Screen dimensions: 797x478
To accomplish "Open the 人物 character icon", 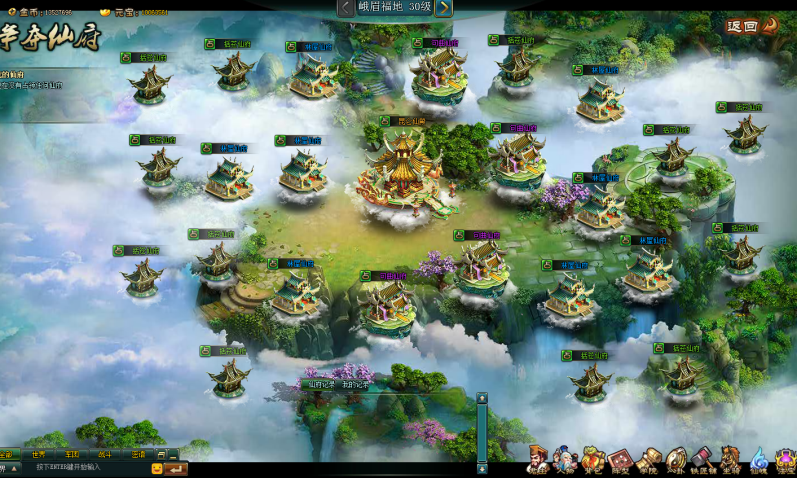I will tap(566, 460).
